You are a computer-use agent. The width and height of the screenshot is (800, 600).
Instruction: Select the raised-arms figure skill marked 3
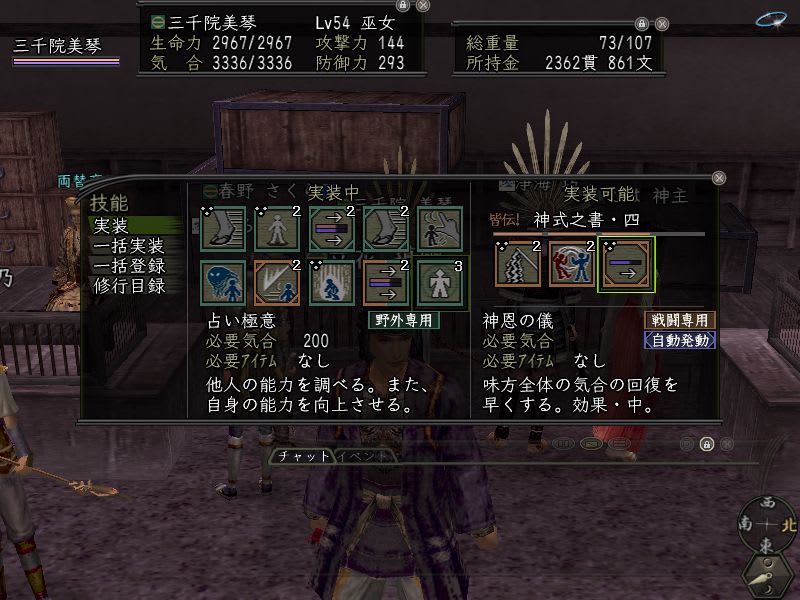coord(439,283)
